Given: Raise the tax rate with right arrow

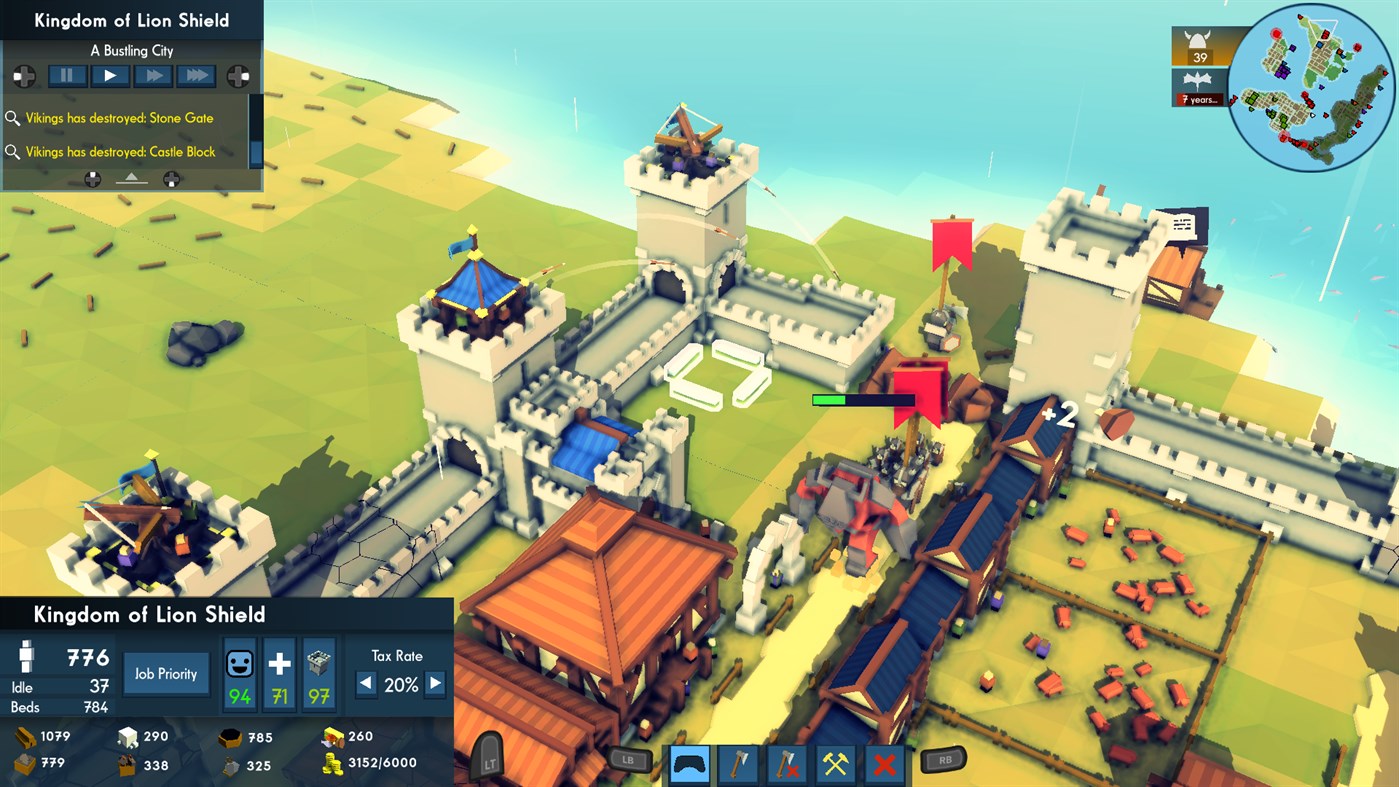Looking at the screenshot, I should pyautogui.click(x=434, y=684).
